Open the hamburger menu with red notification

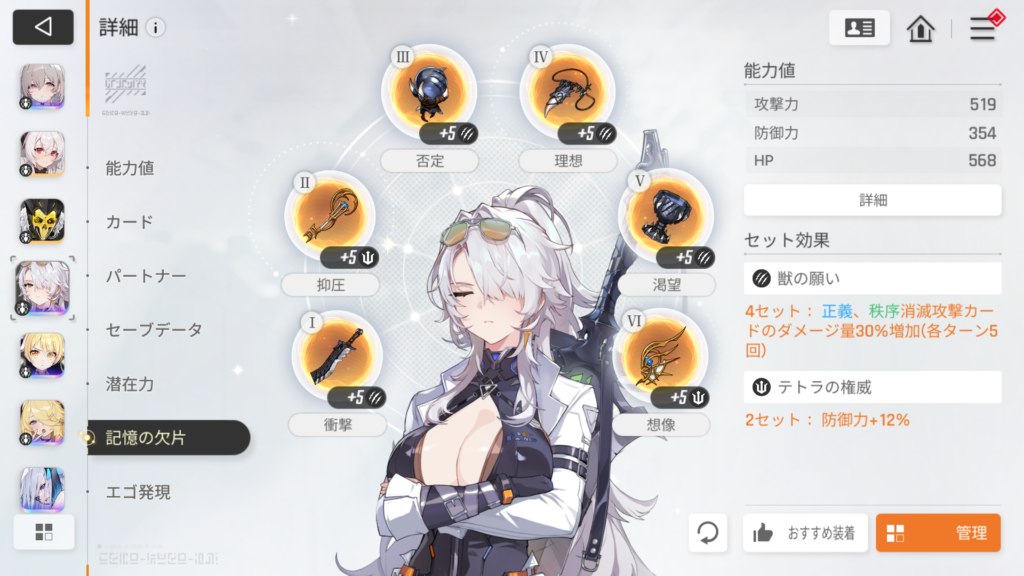coord(983,28)
